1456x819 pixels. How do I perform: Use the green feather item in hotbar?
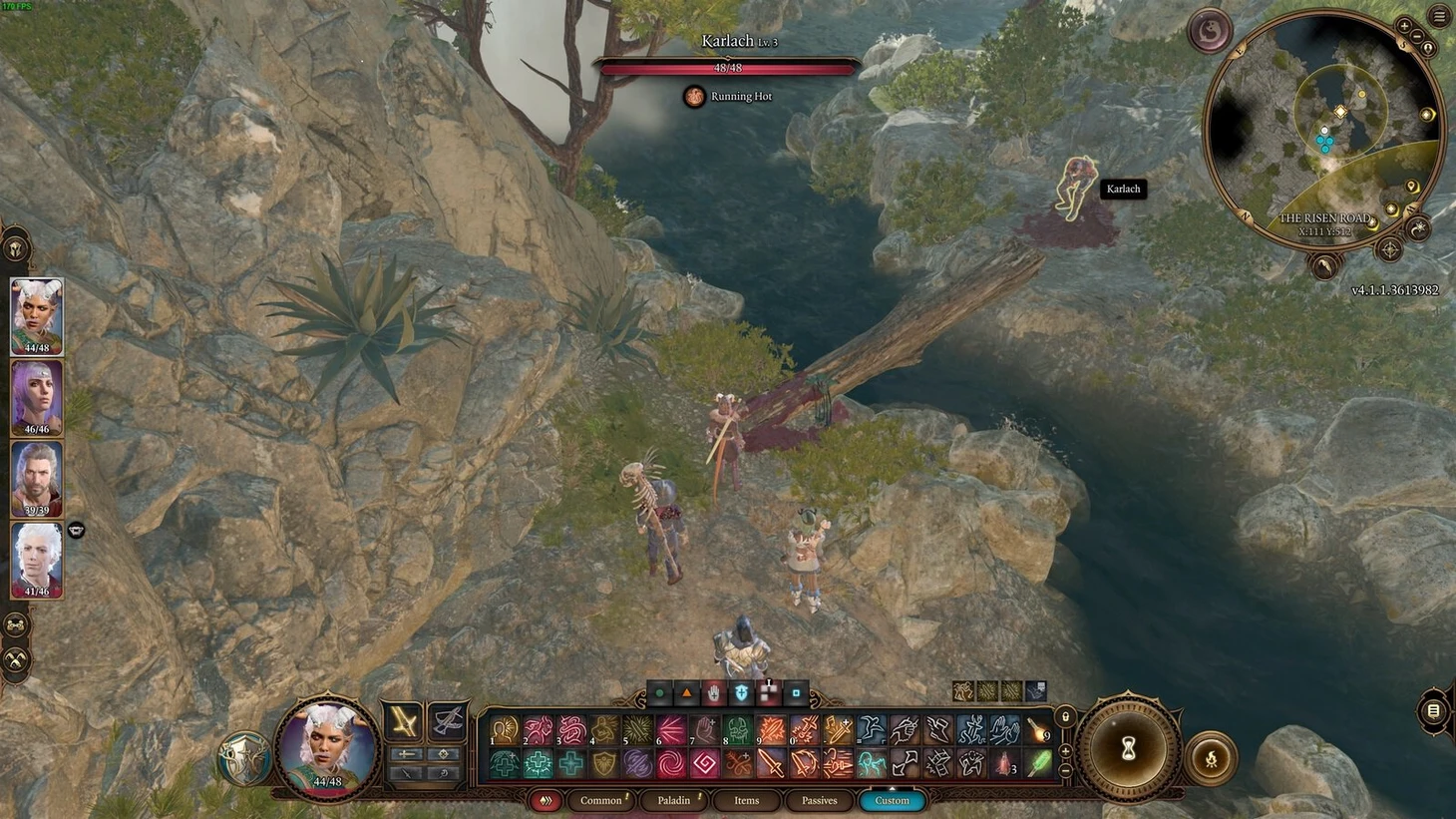click(x=1039, y=764)
